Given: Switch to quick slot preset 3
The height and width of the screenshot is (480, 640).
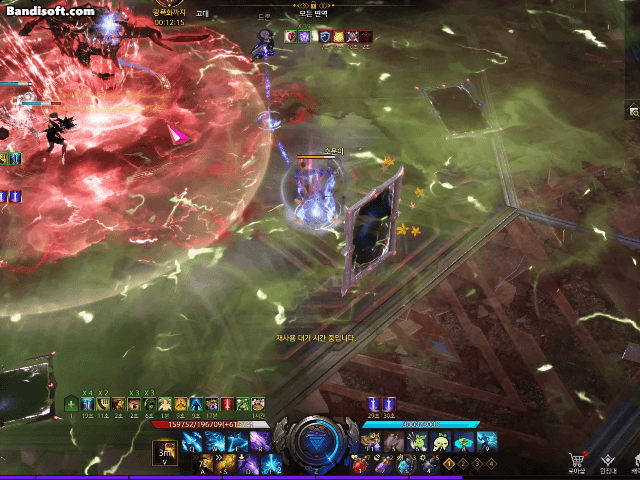Looking at the screenshot, I should point(478,464).
